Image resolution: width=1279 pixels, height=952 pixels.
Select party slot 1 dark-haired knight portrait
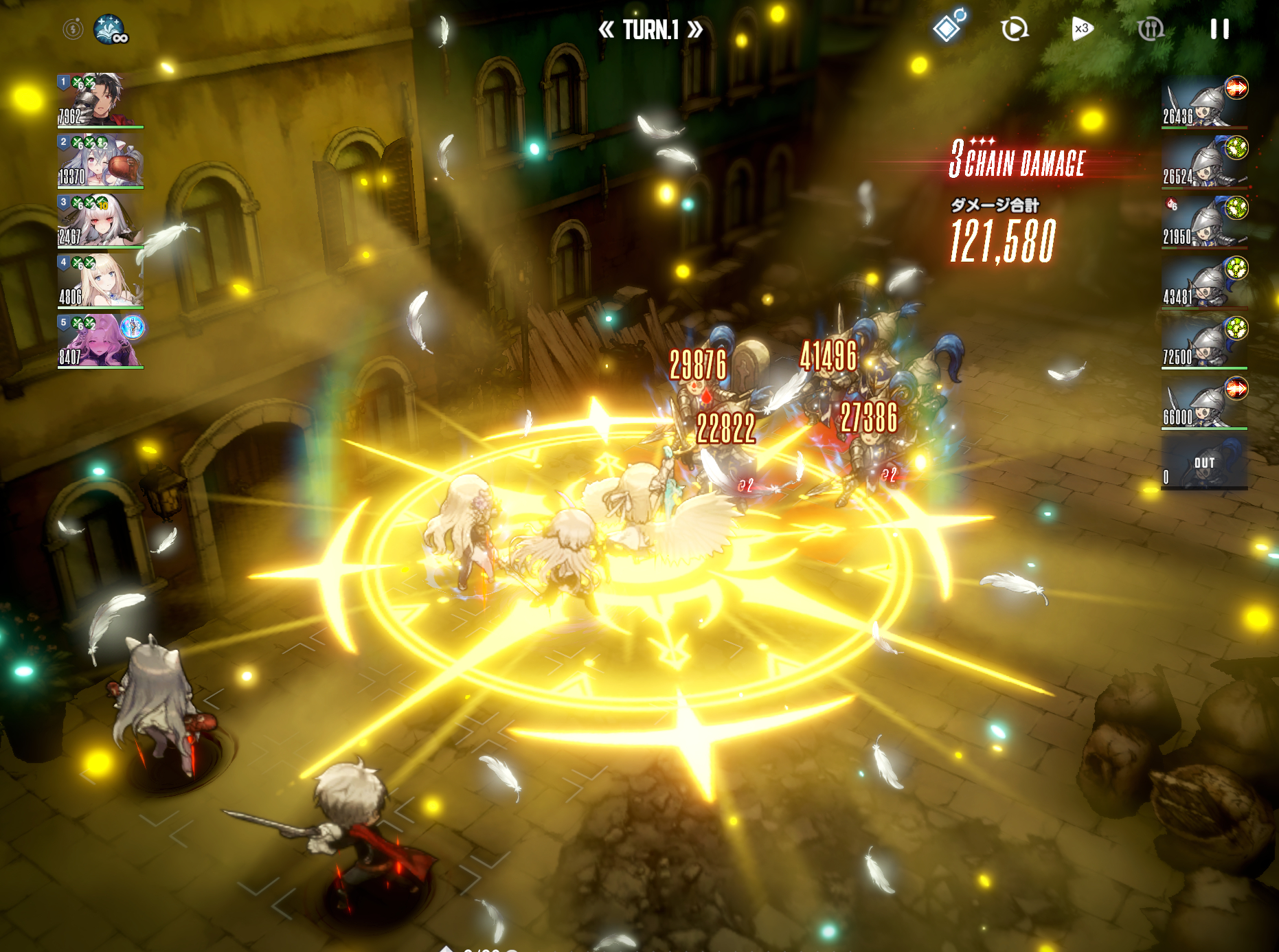[x=100, y=100]
